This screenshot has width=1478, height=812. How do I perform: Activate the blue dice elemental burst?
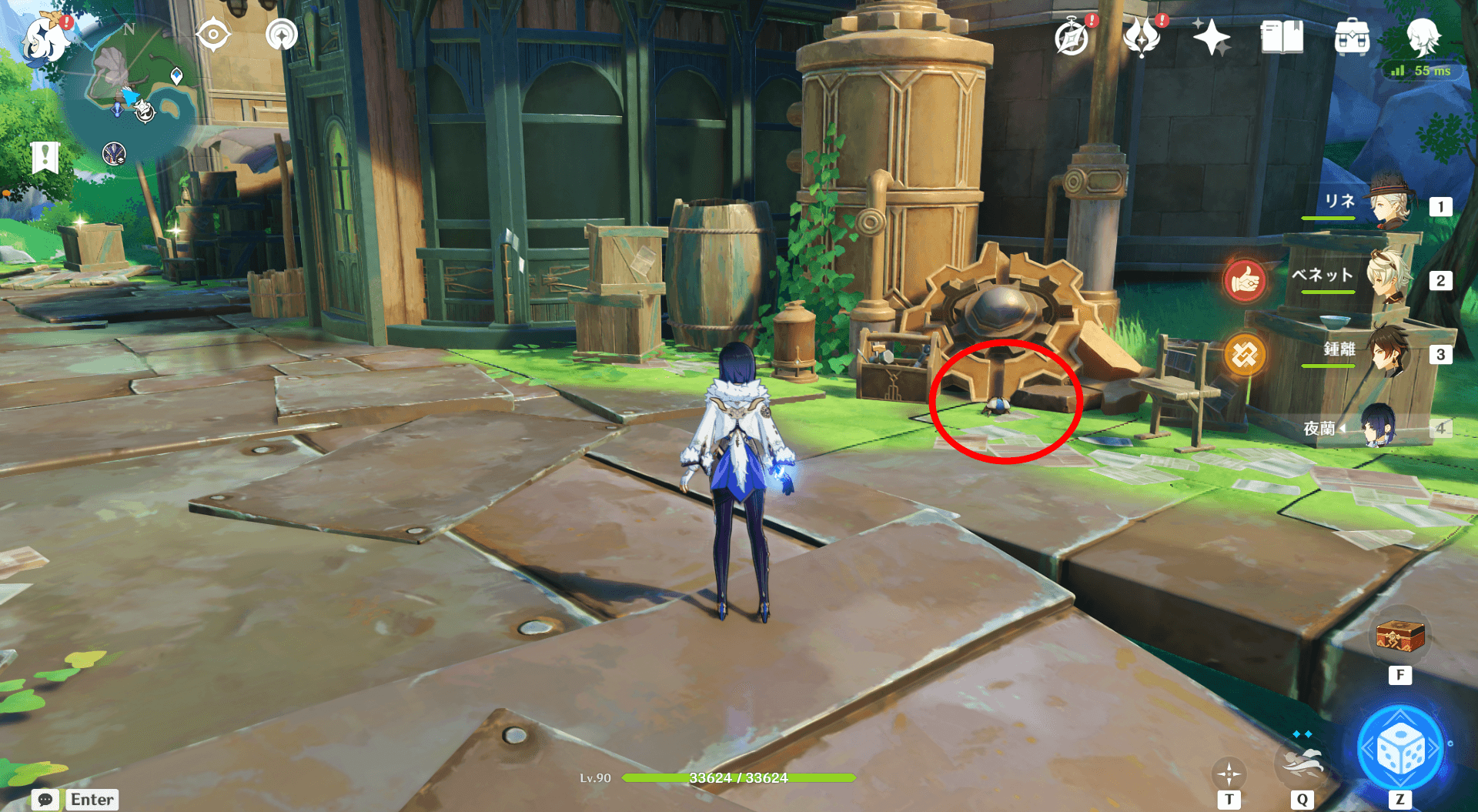(x=1399, y=750)
